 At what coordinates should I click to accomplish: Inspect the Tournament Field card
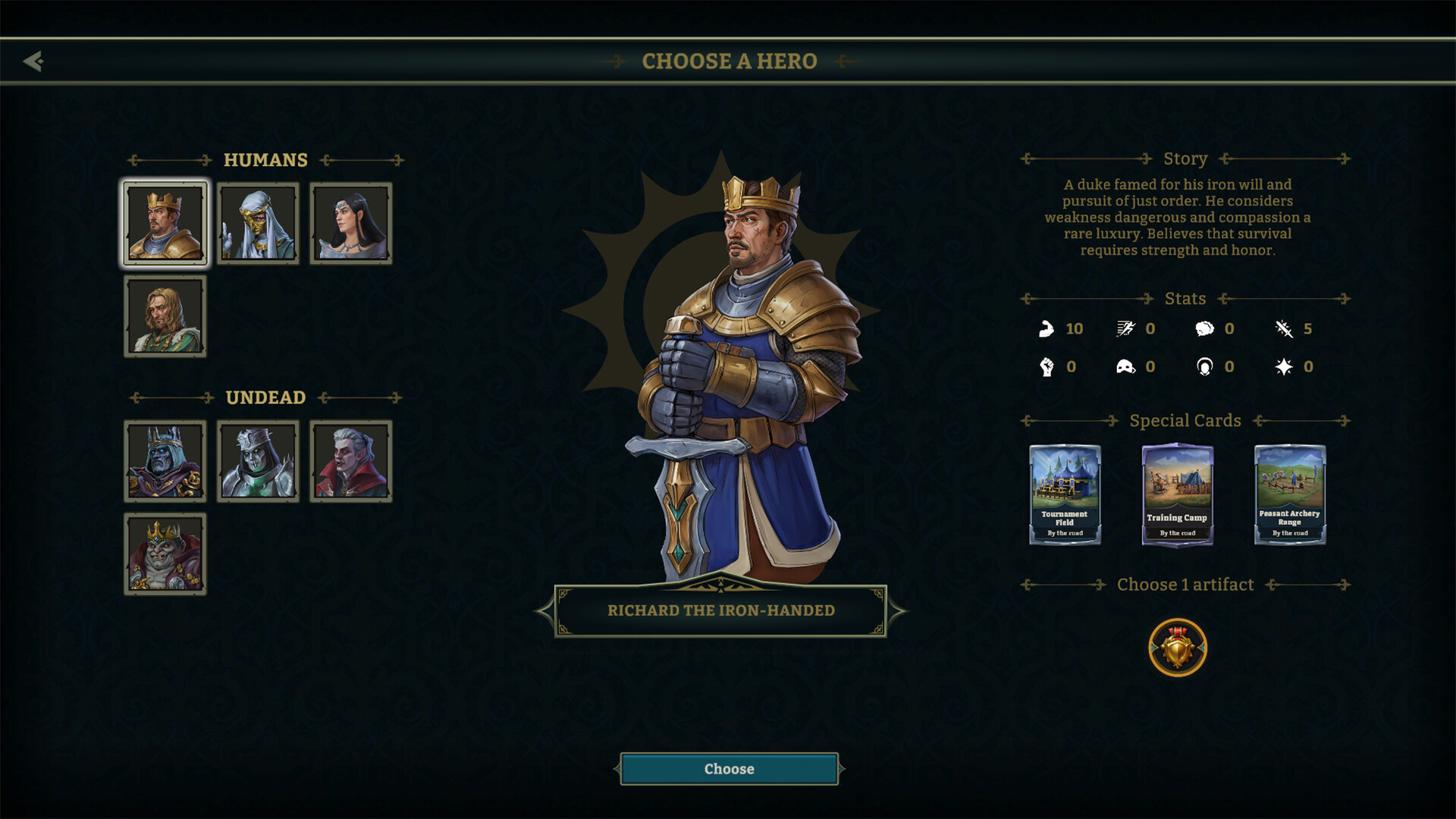point(1065,494)
